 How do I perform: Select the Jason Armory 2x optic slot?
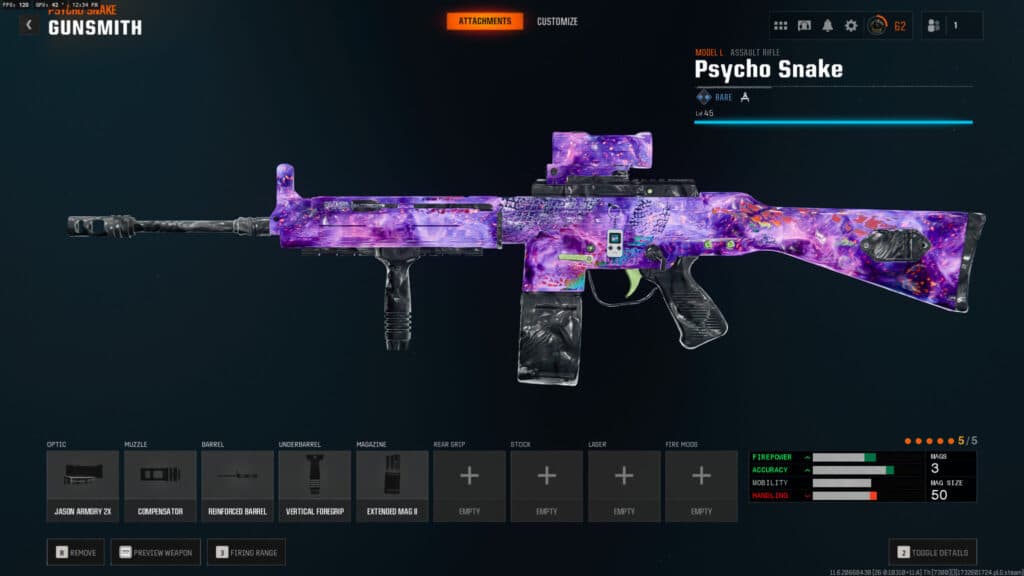(83, 485)
